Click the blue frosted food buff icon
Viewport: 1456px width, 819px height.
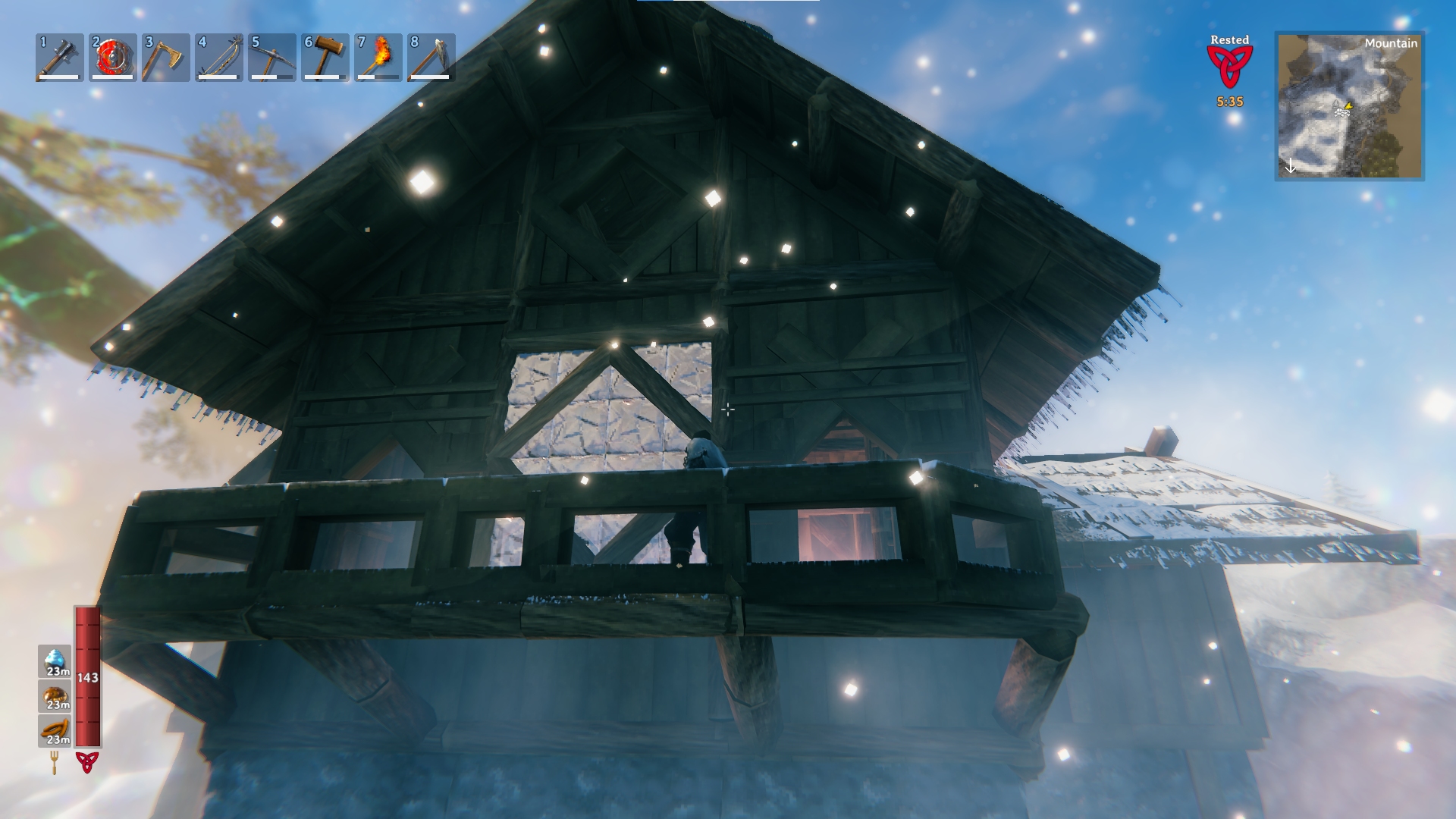point(55,661)
